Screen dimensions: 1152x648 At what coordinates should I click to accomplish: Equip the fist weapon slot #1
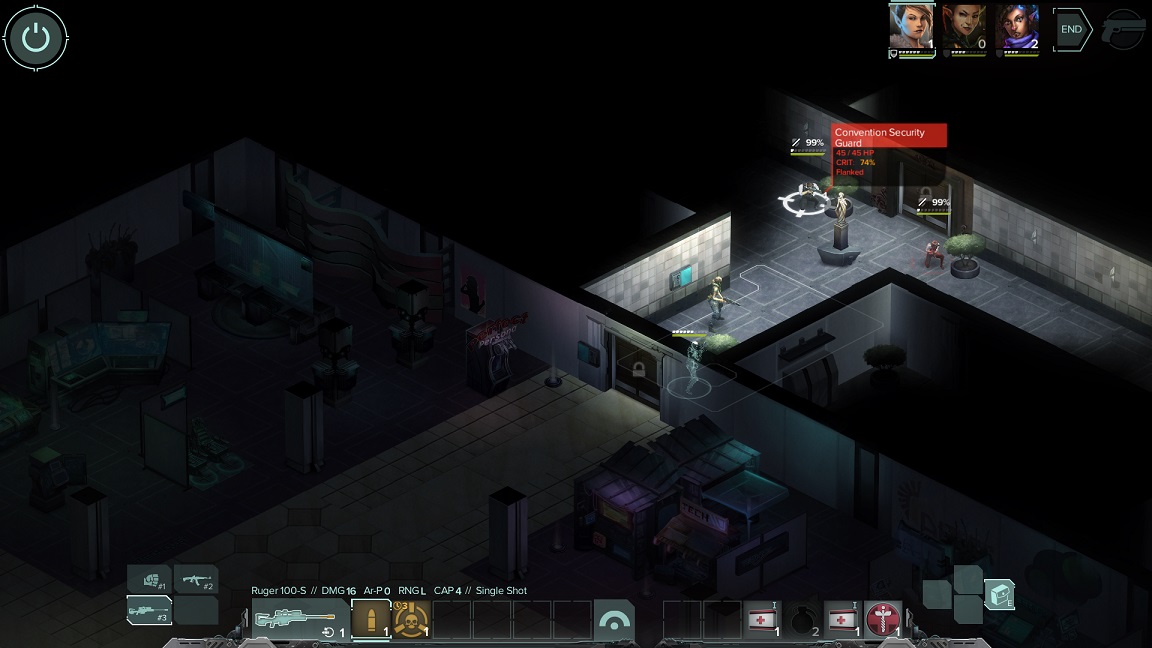(x=149, y=580)
